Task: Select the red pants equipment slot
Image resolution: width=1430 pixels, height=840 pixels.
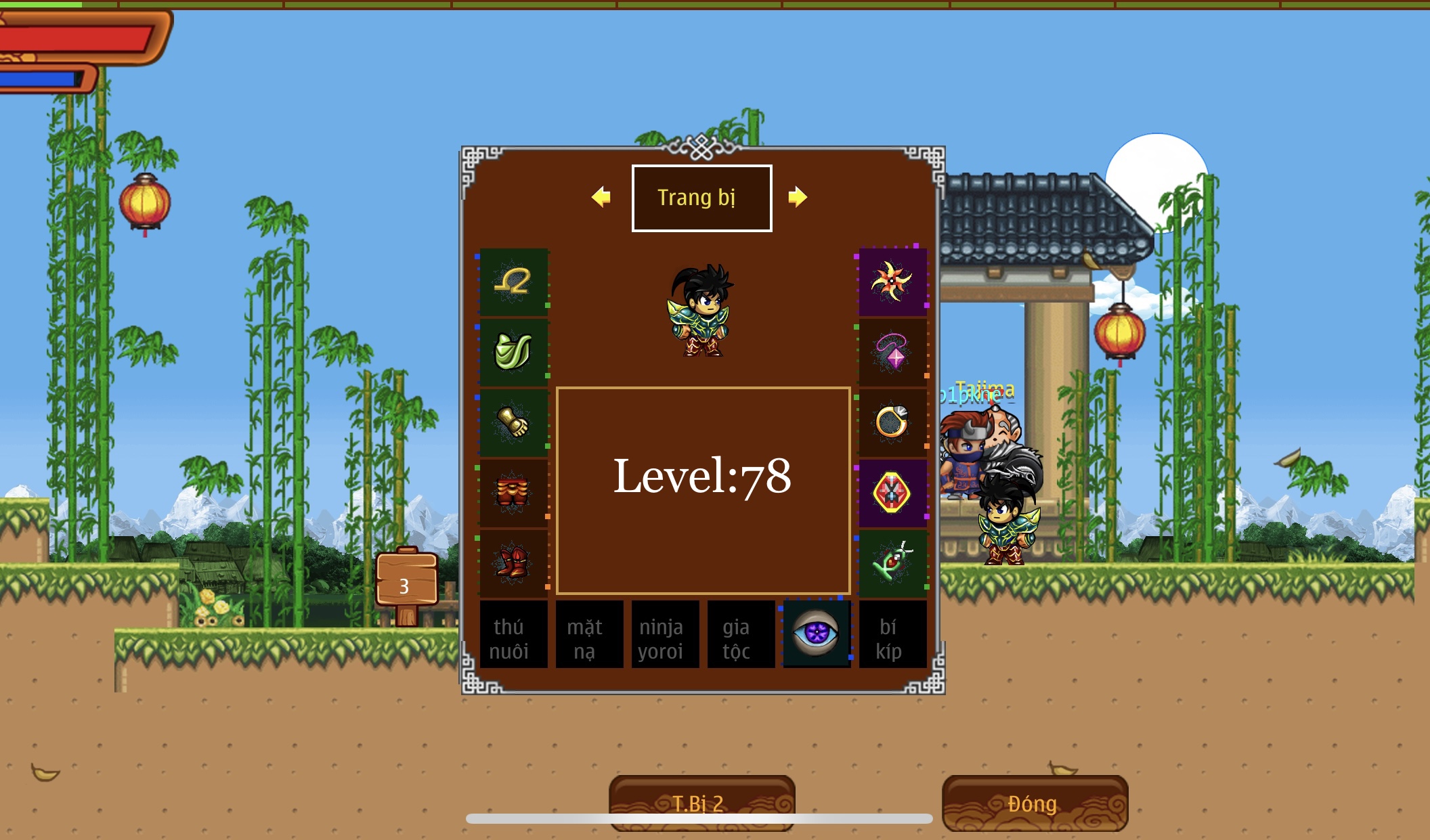Action: 513,493
